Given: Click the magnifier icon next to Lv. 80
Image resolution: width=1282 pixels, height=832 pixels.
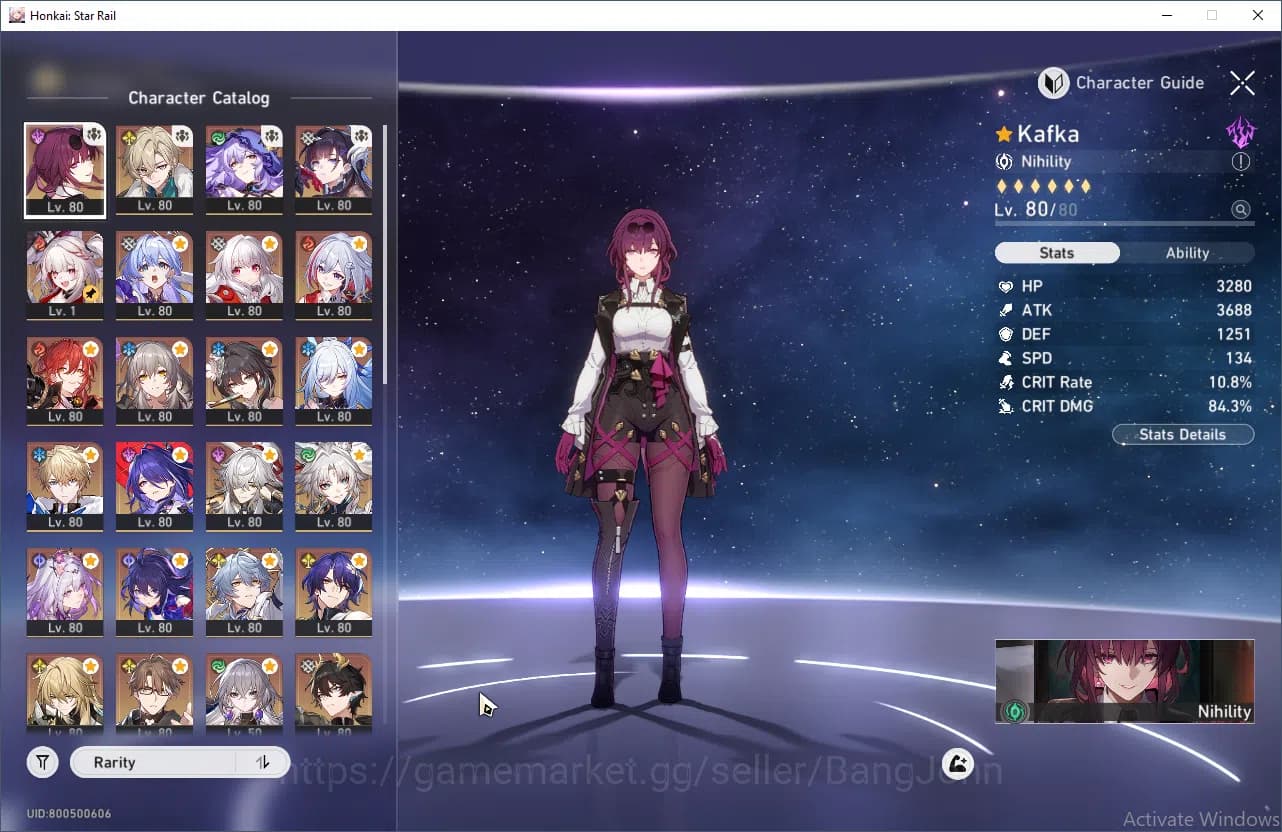Looking at the screenshot, I should click(1241, 209).
